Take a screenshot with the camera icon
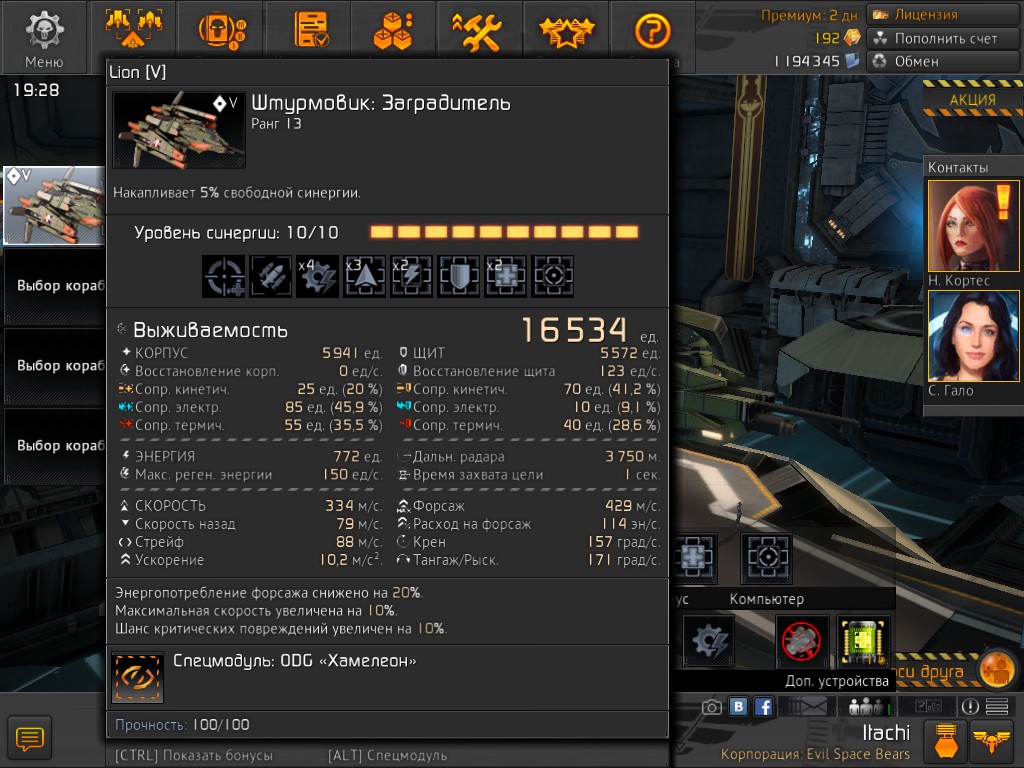The height and width of the screenshot is (768, 1024). pyautogui.click(x=712, y=707)
